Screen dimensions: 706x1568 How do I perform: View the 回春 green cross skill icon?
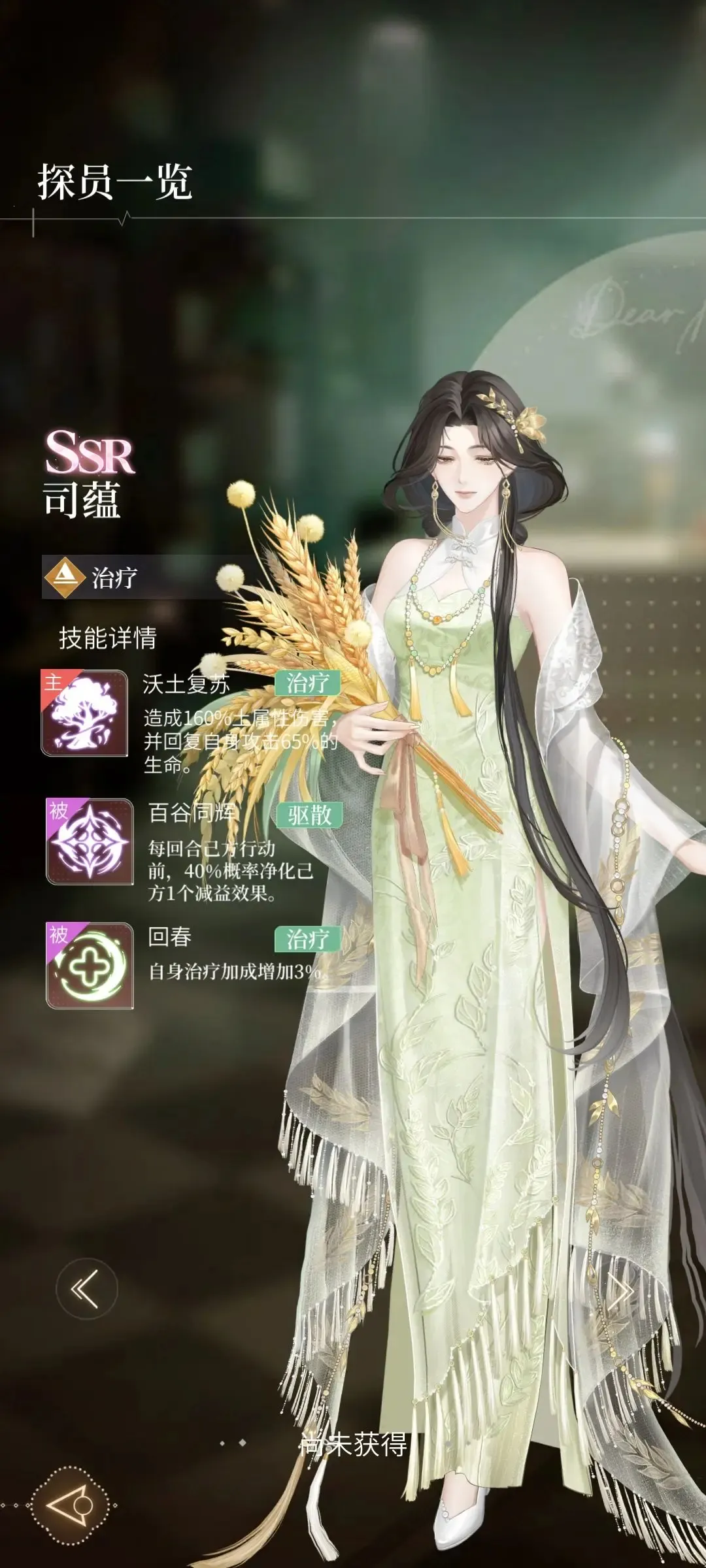tap(90, 966)
